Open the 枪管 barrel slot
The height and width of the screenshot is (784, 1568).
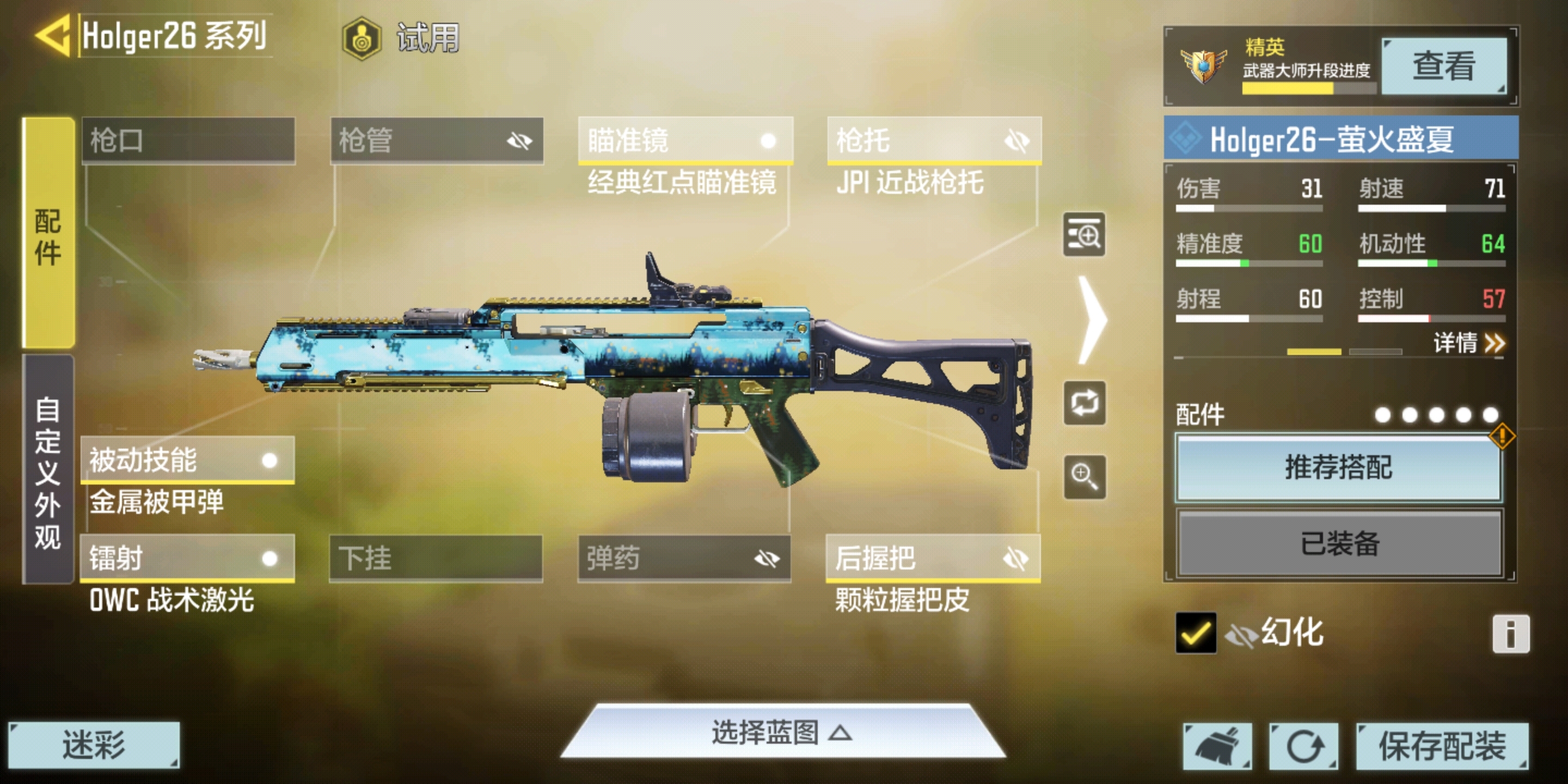437,140
